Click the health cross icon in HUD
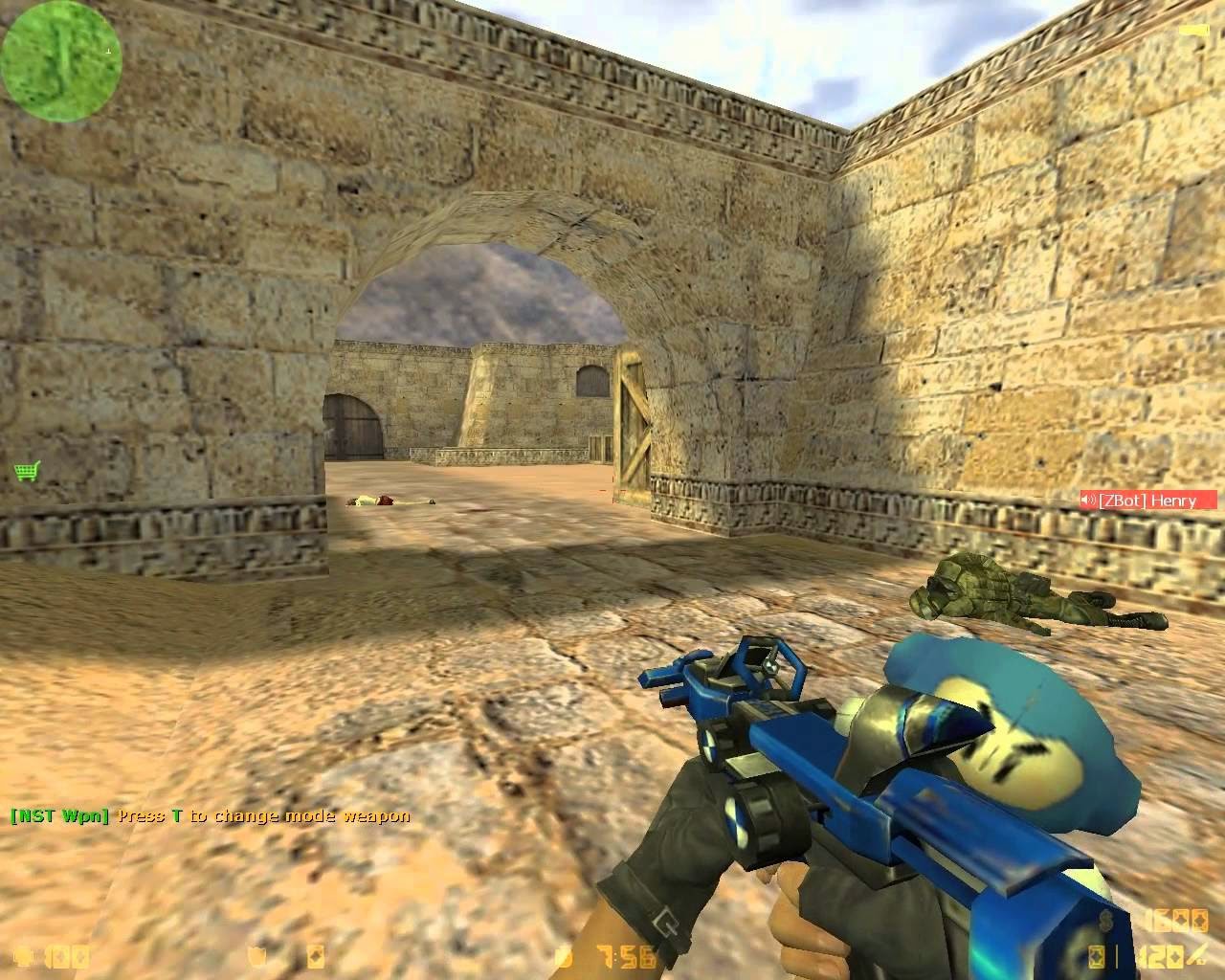 19,956
